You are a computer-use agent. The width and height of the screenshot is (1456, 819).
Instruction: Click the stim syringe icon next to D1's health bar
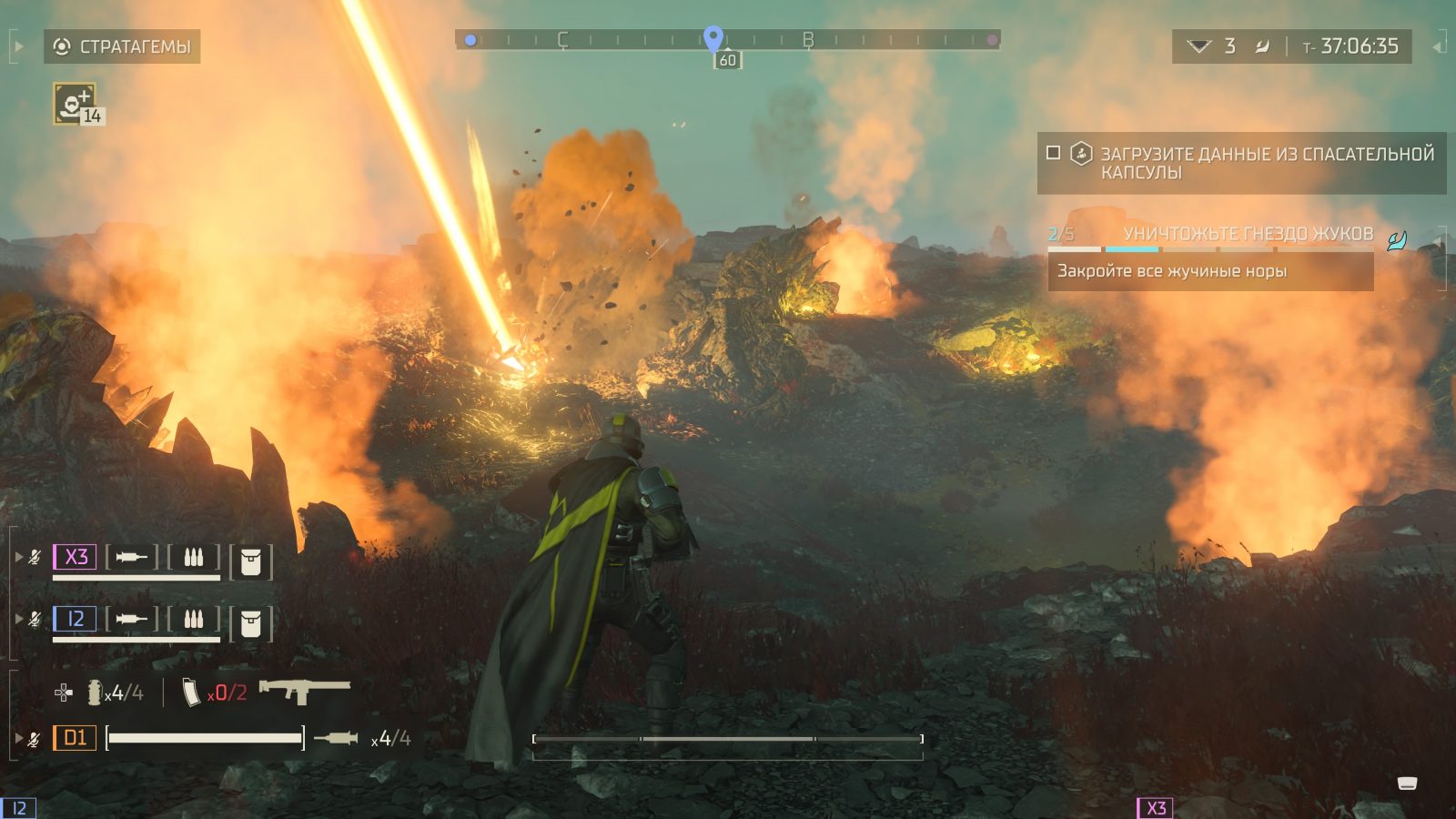[336, 738]
